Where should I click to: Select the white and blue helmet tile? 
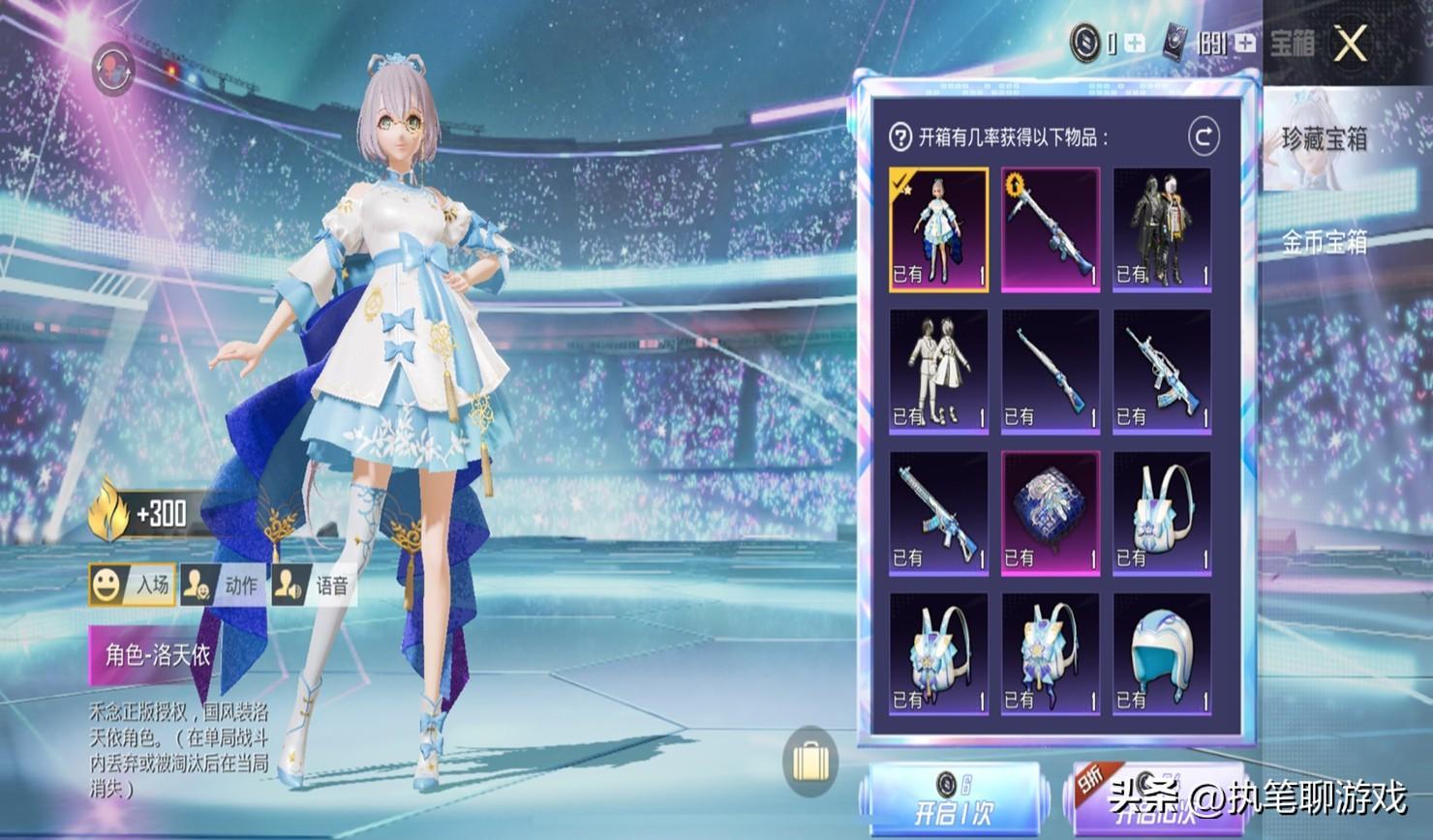tap(1162, 654)
